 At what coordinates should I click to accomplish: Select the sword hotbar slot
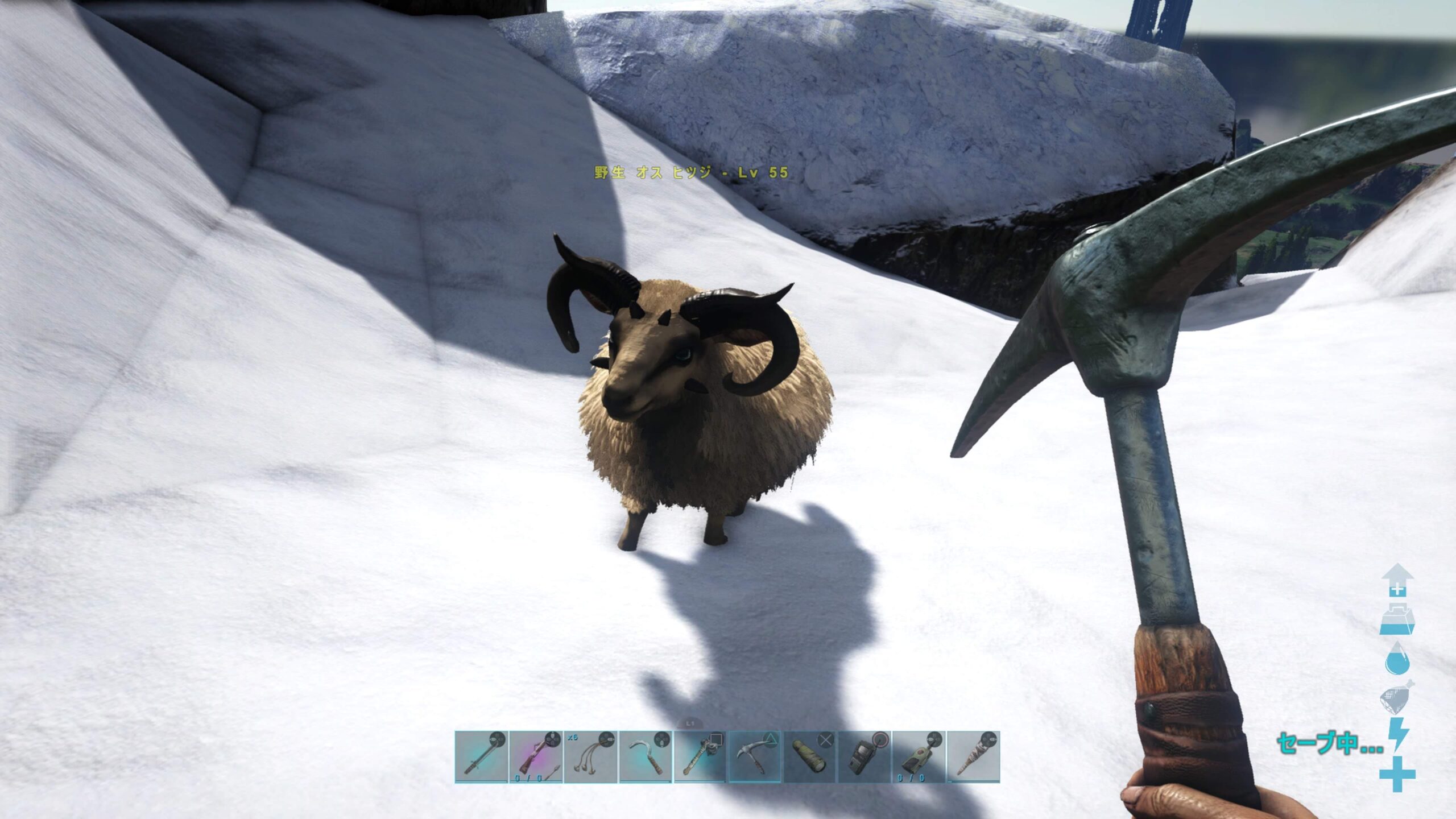(481, 757)
